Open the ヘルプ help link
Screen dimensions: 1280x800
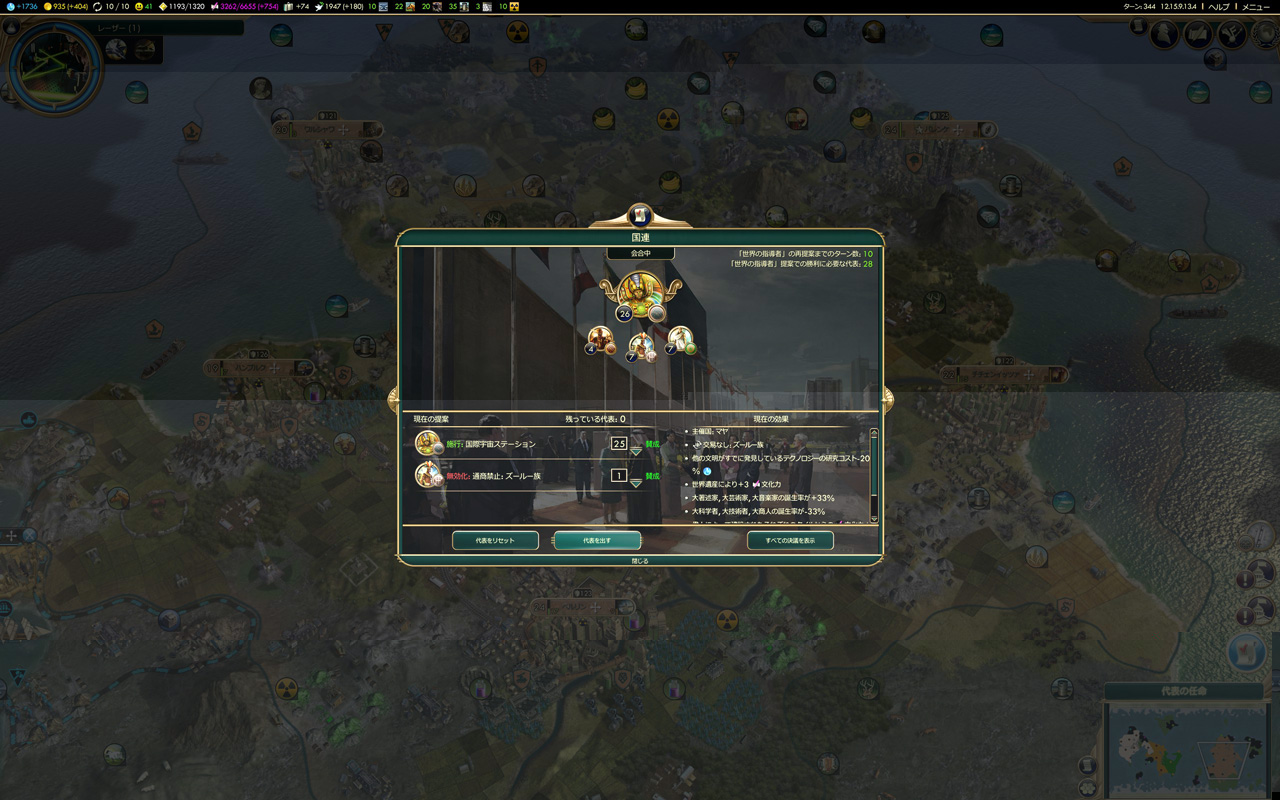coord(1219,7)
